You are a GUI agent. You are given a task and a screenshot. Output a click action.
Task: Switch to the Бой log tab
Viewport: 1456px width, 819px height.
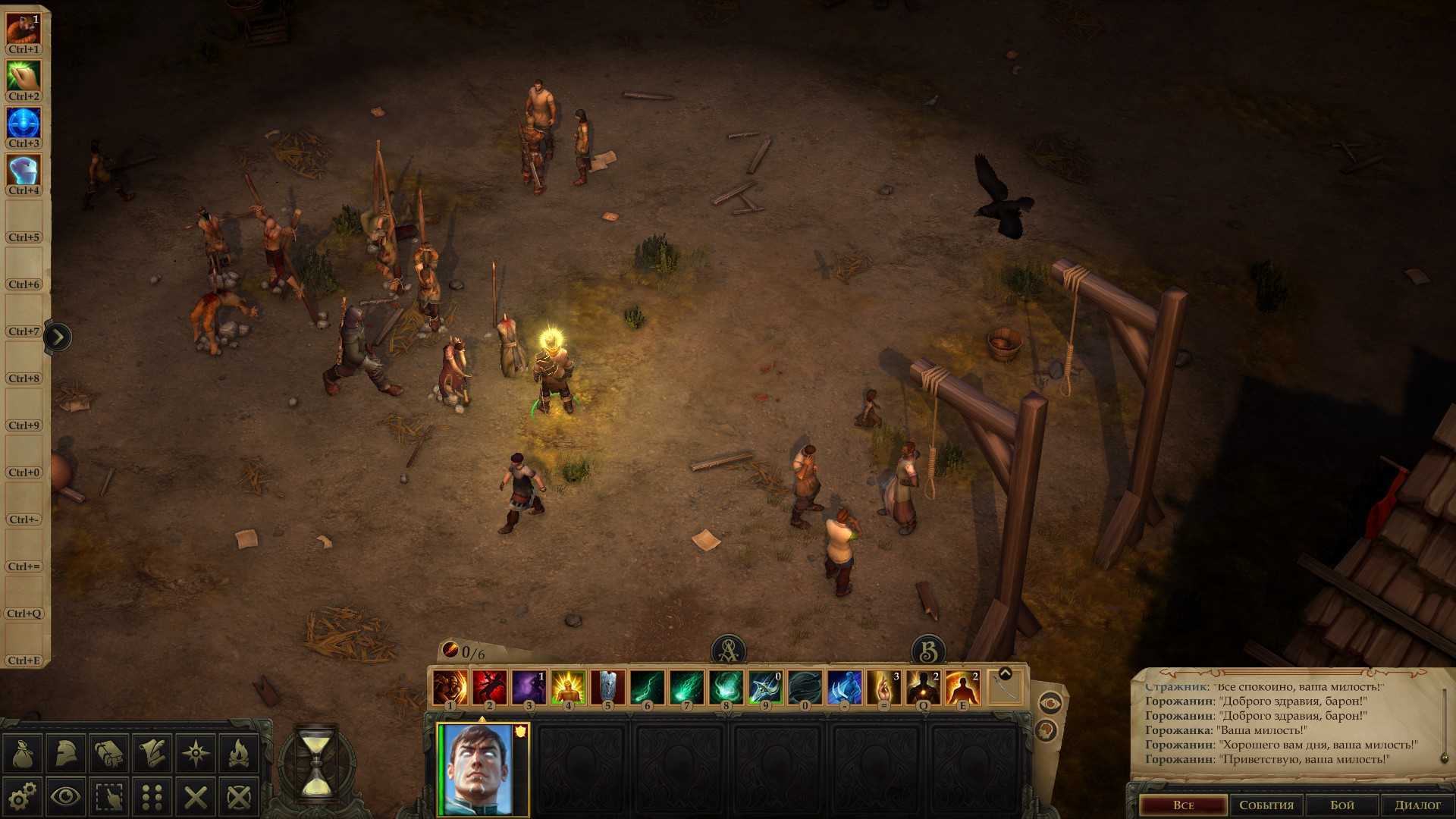click(1342, 805)
